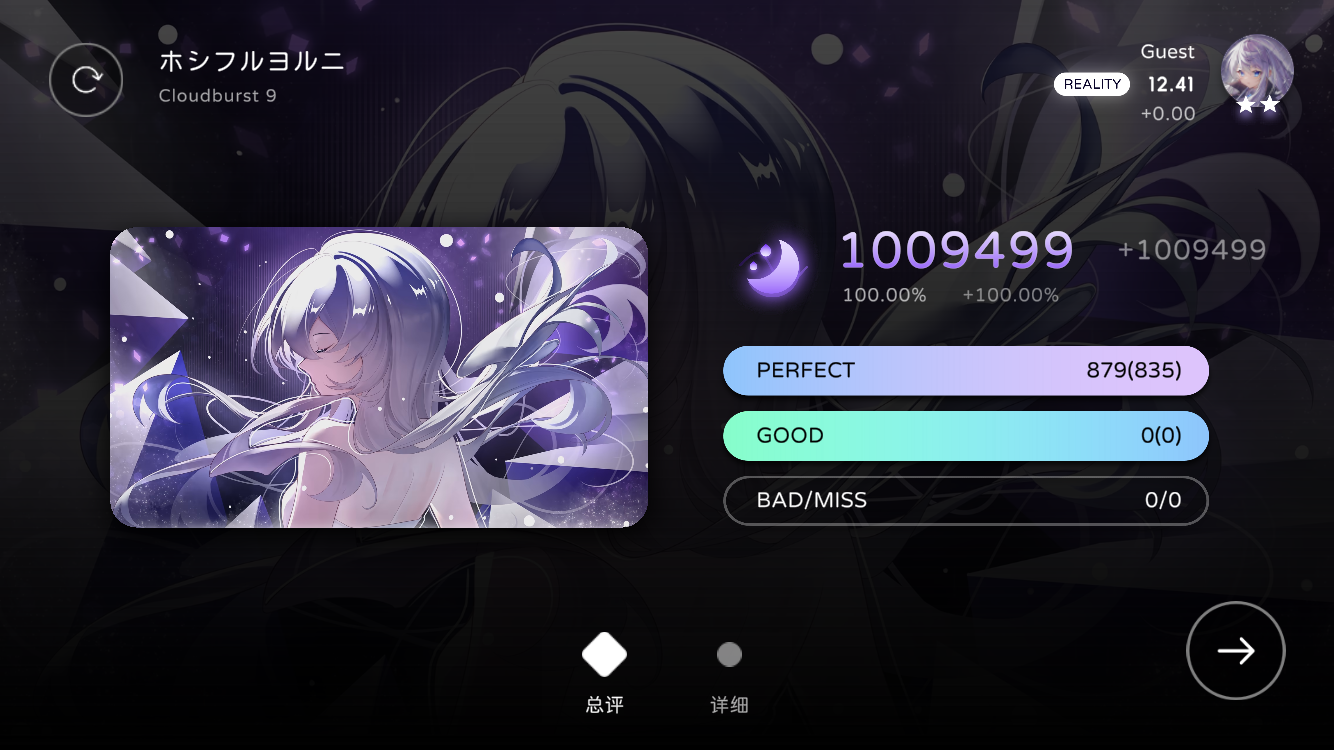
Task: Switch to the 详细 details tab
Action: [729, 704]
